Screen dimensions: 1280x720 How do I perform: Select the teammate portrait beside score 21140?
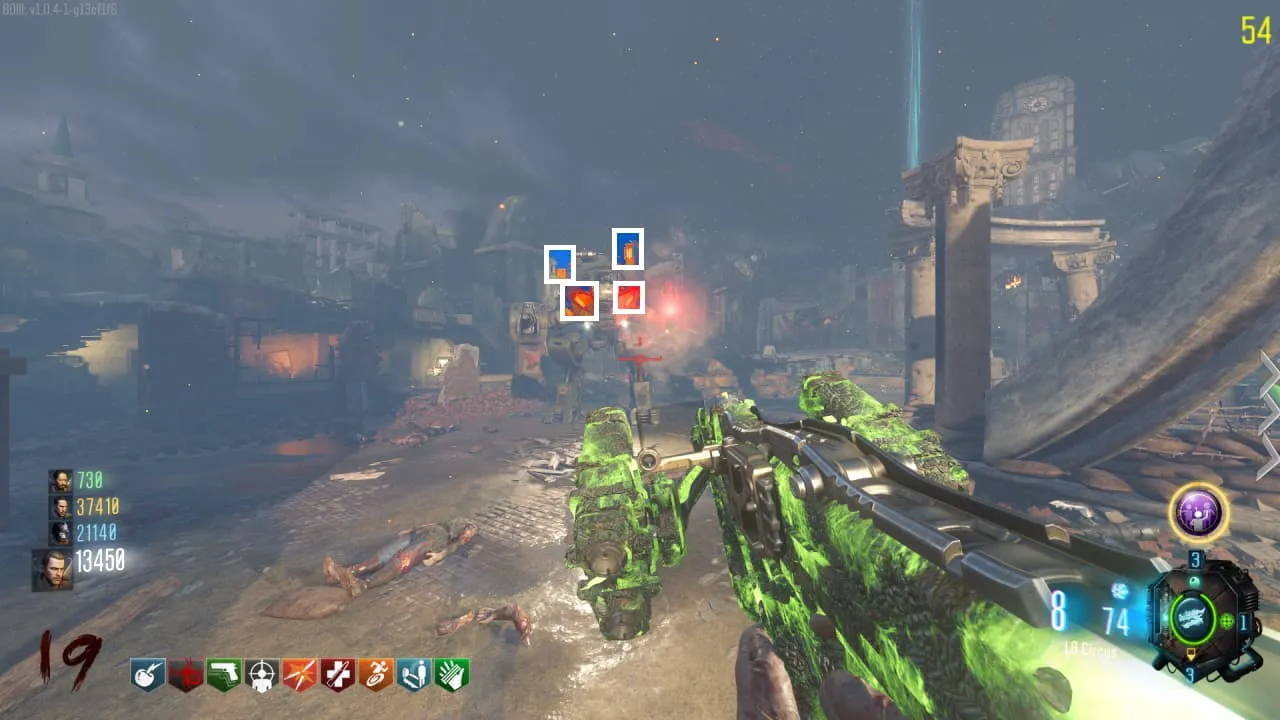point(60,532)
